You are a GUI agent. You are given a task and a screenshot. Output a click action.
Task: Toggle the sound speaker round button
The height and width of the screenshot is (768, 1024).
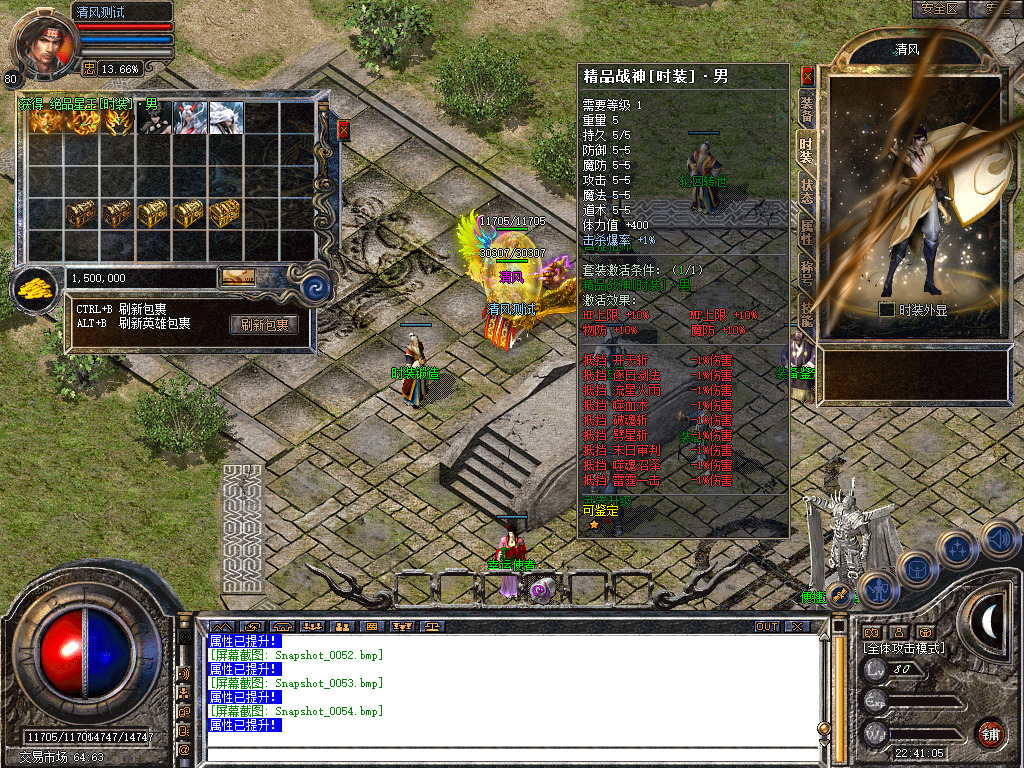[999, 541]
